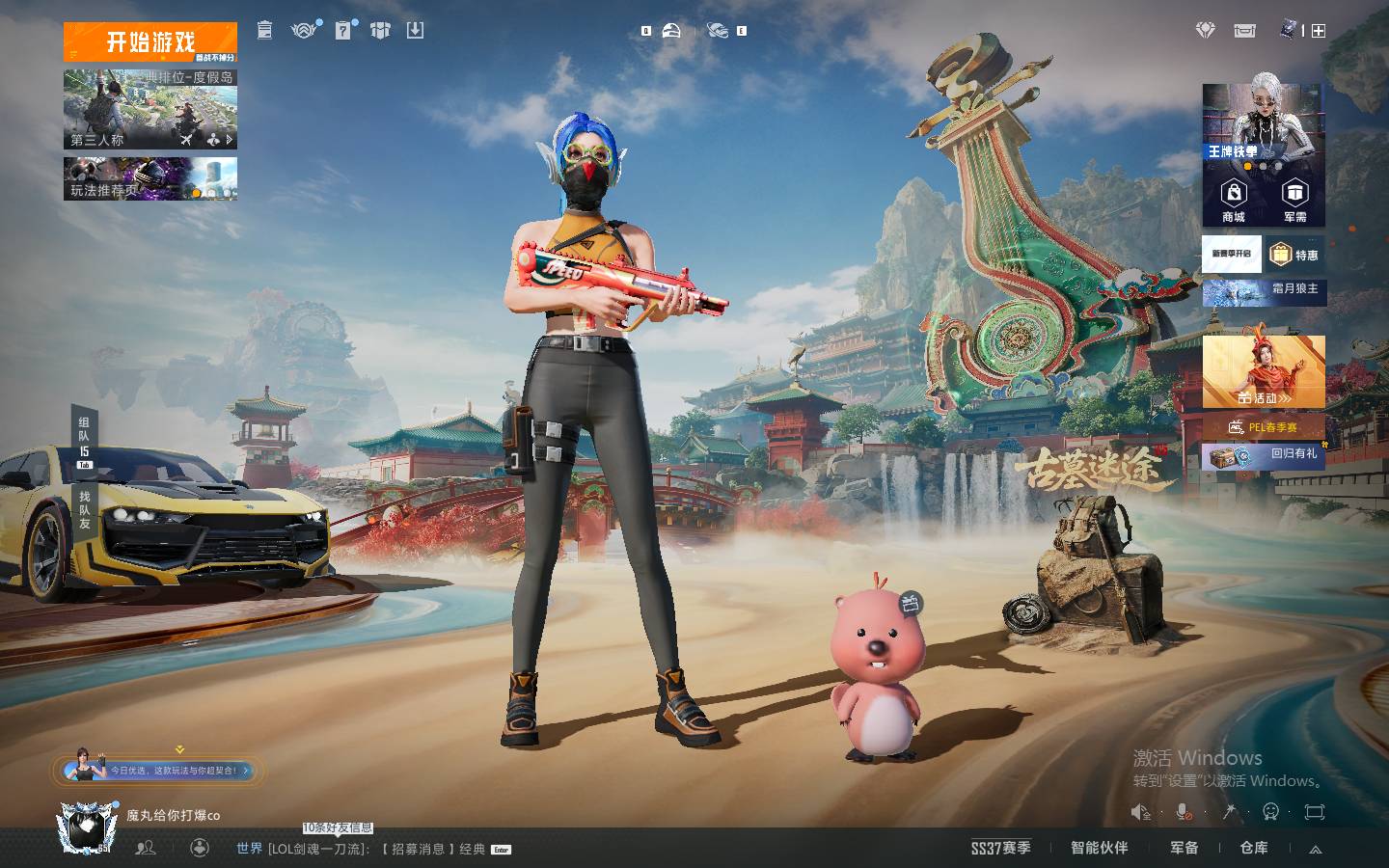Open the 玩法推荐页 recommended modes banner

150,179
